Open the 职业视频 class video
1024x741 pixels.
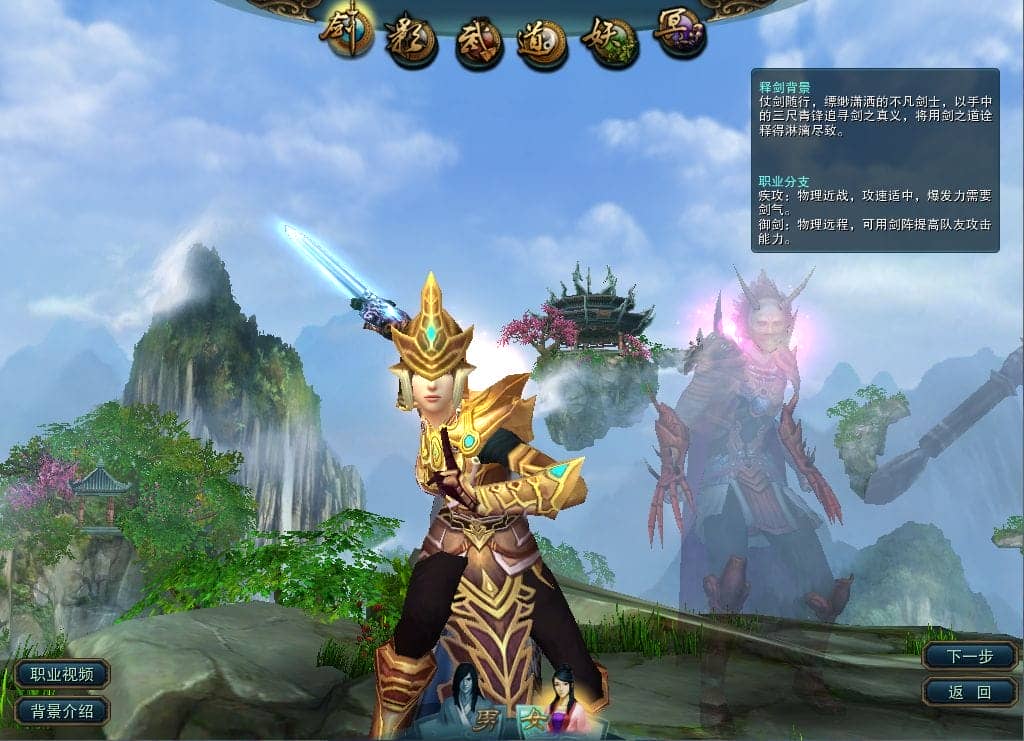point(62,674)
